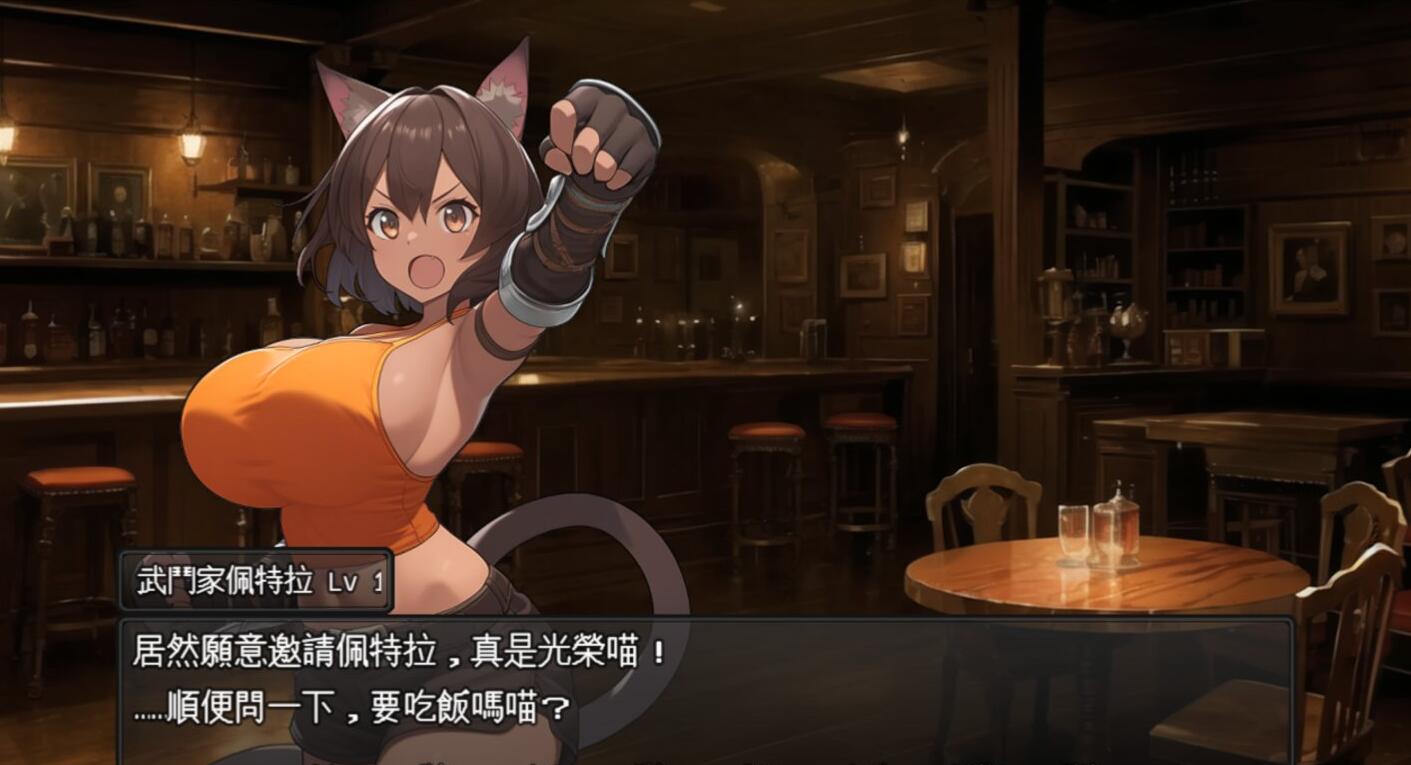Click the dialogue message box to continue
Screen dimensions: 1411x765
(x=705, y=690)
